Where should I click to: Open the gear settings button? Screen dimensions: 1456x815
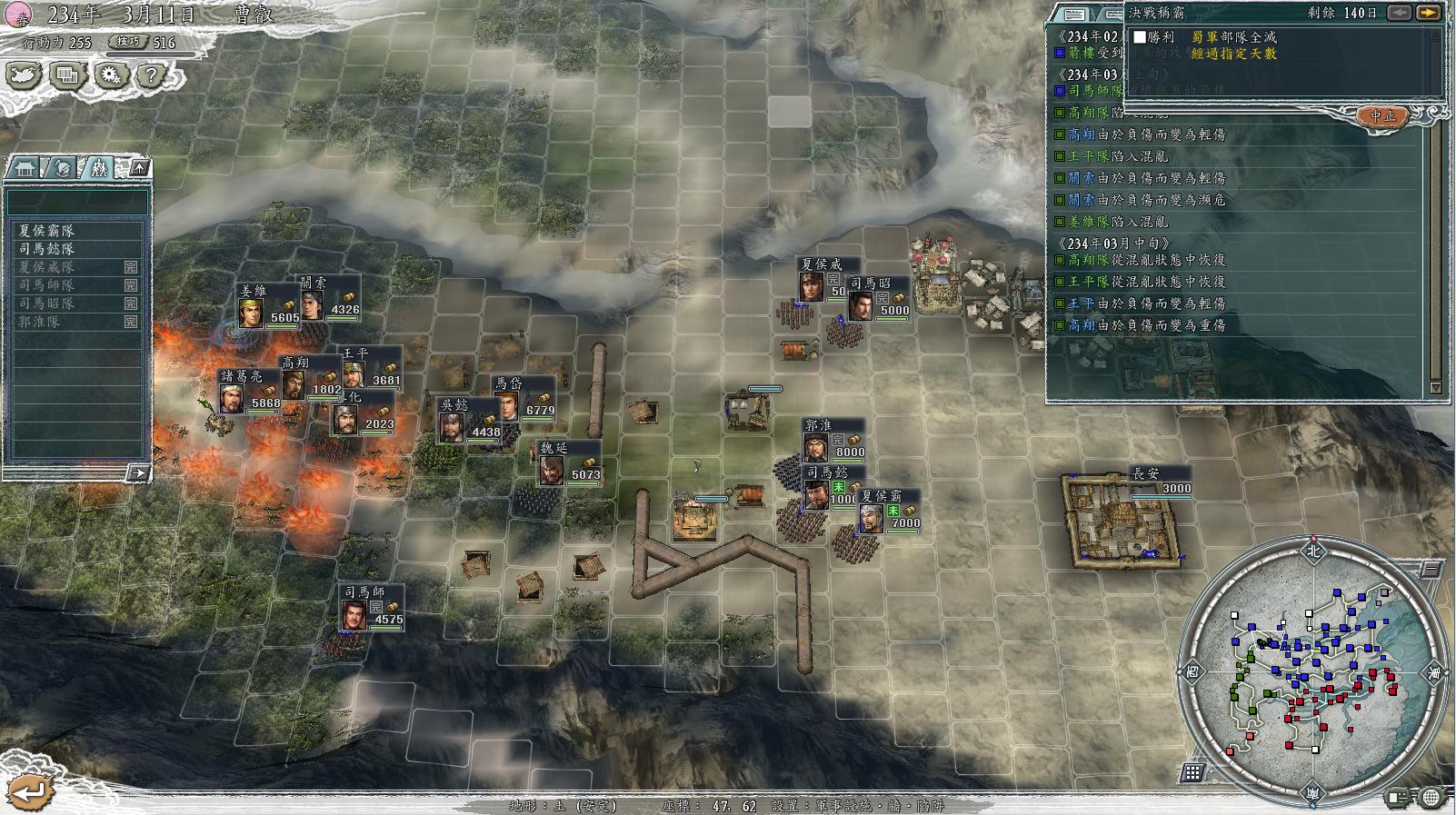(110, 75)
